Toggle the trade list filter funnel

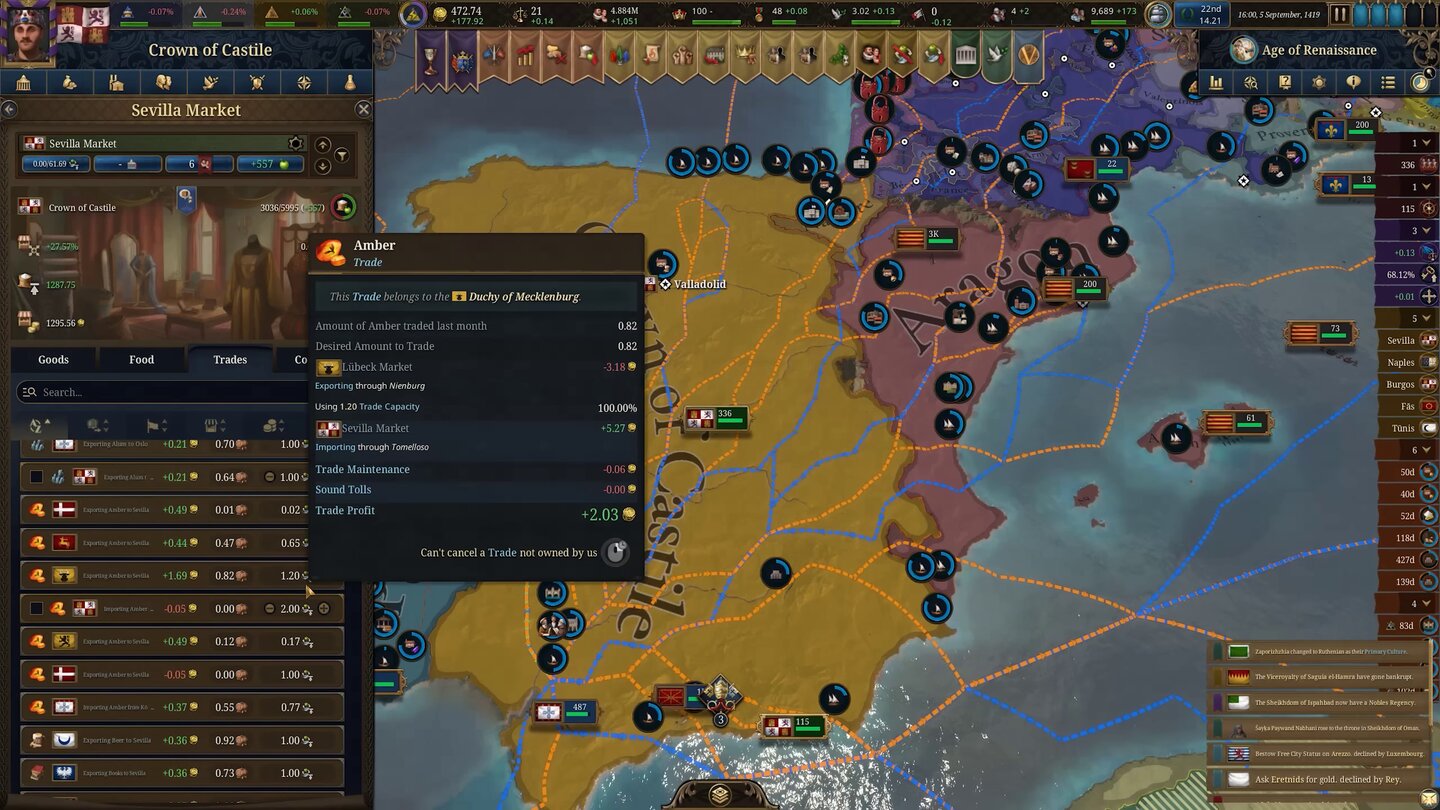(342, 156)
